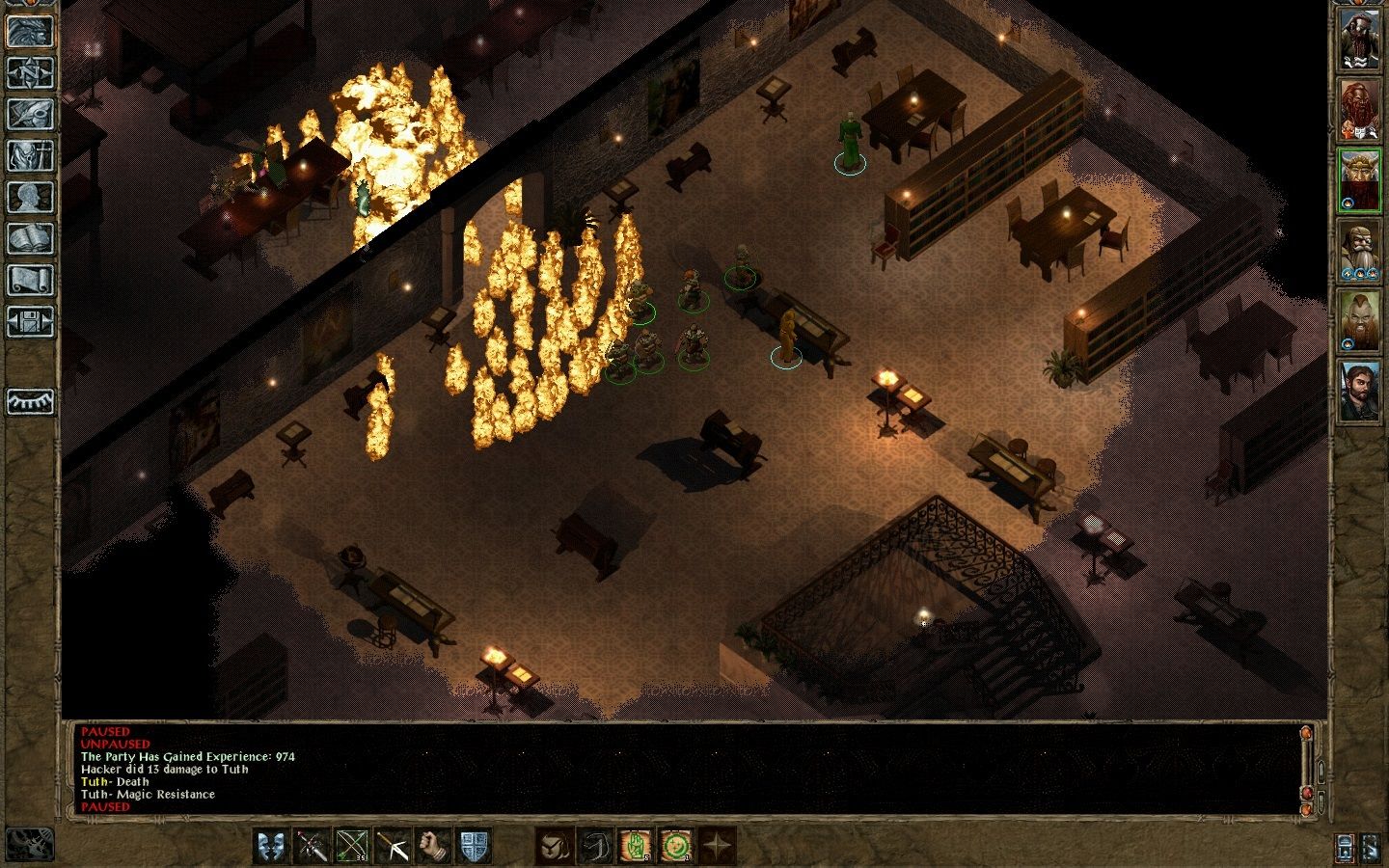Open the star special abilities button

[x=717, y=846]
